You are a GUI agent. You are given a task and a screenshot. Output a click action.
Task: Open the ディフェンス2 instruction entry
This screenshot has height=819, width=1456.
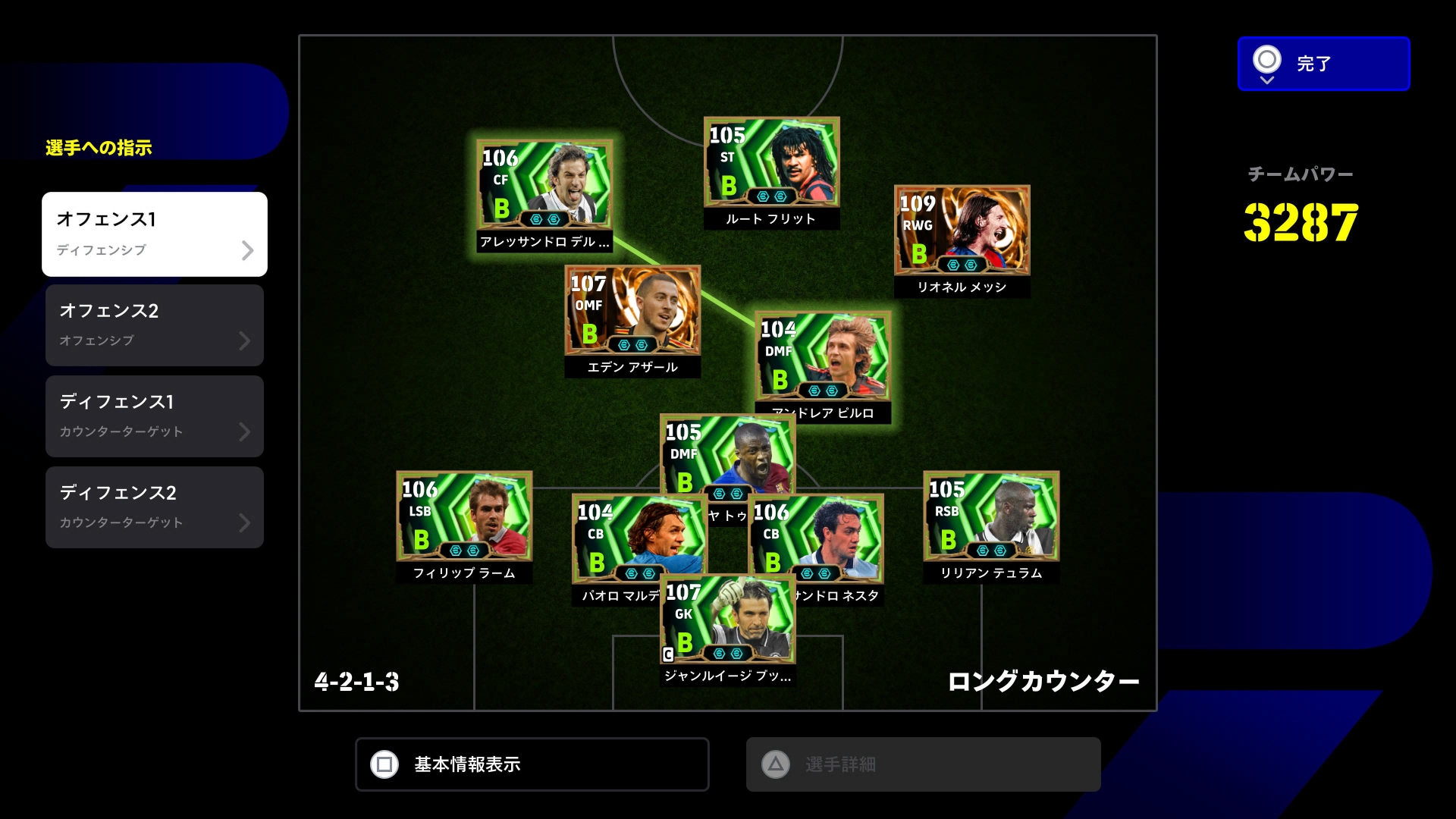[x=155, y=507]
